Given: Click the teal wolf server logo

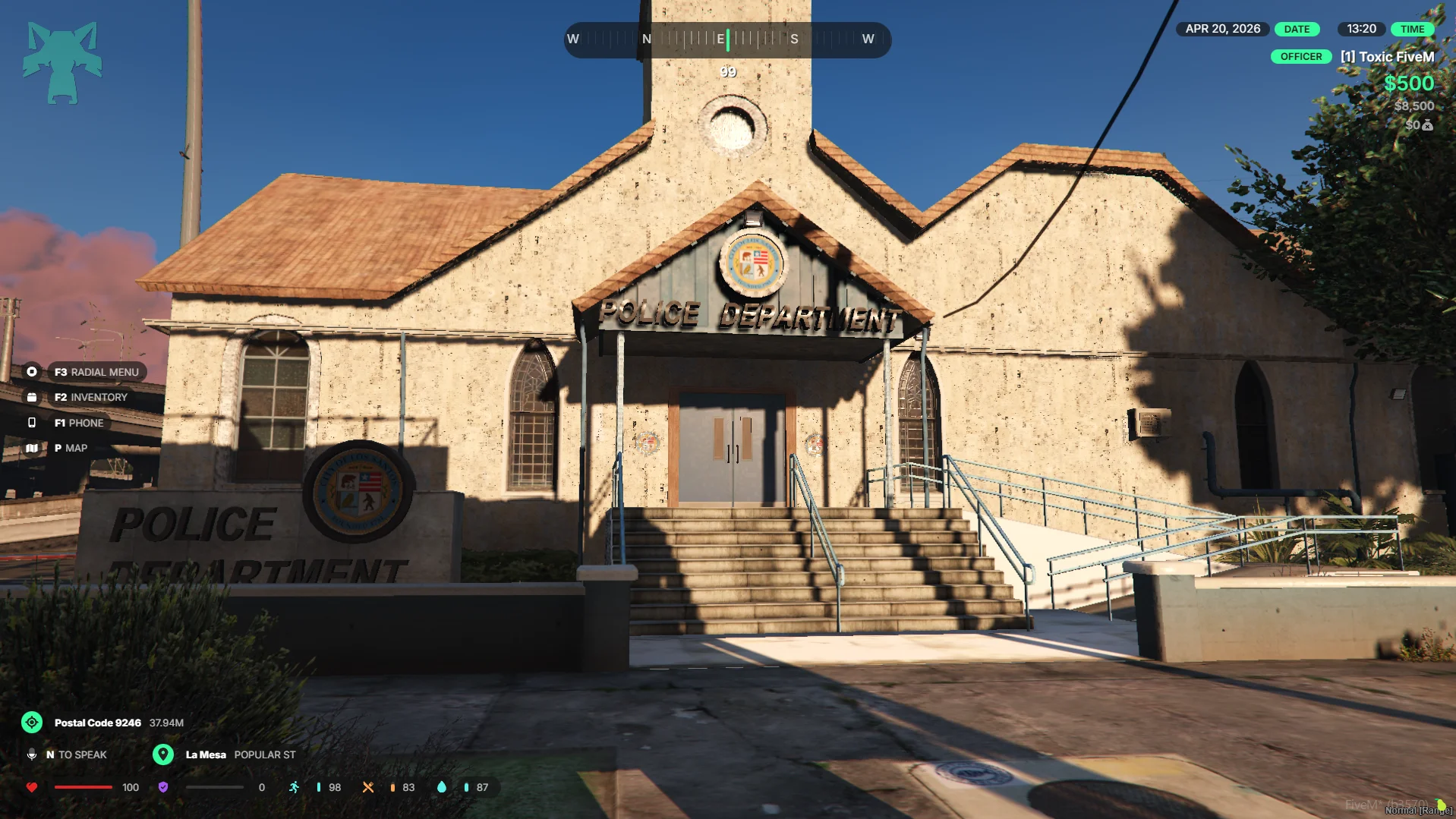Looking at the screenshot, I should click(x=62, y=62).
